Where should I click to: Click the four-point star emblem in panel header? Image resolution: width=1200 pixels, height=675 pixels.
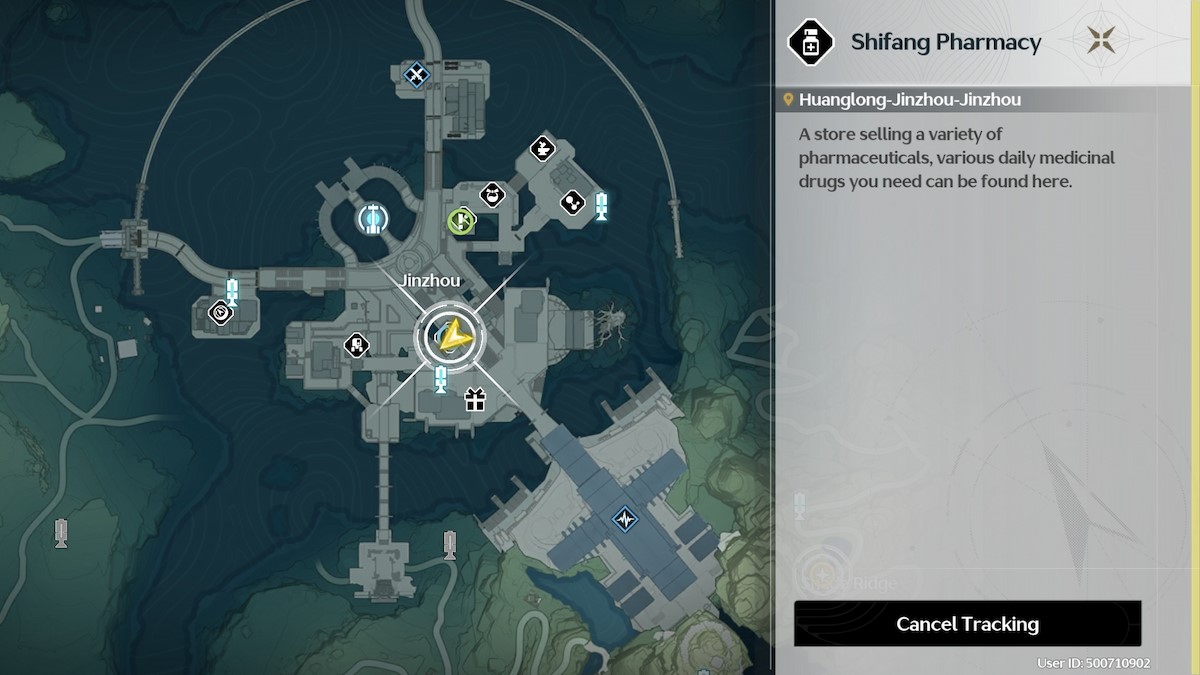pos(1104,42)
